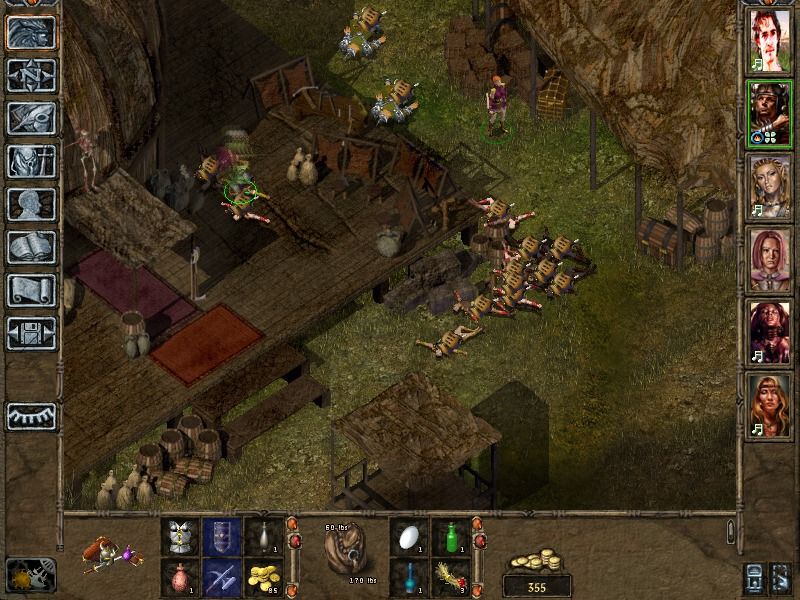Screen dimensions: 800x600
Task: Pick the gold coins stack of 85
Action: tap(263, 576)
